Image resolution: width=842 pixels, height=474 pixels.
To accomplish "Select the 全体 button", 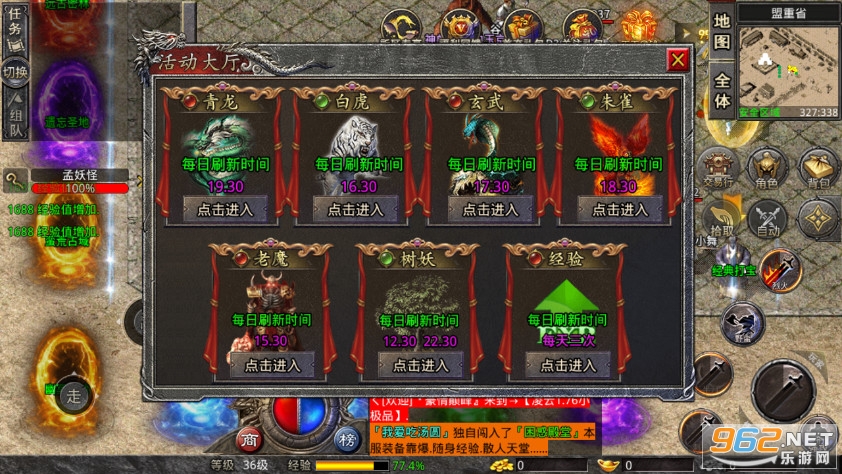I will pyautogui.click(x=723, y=91).
